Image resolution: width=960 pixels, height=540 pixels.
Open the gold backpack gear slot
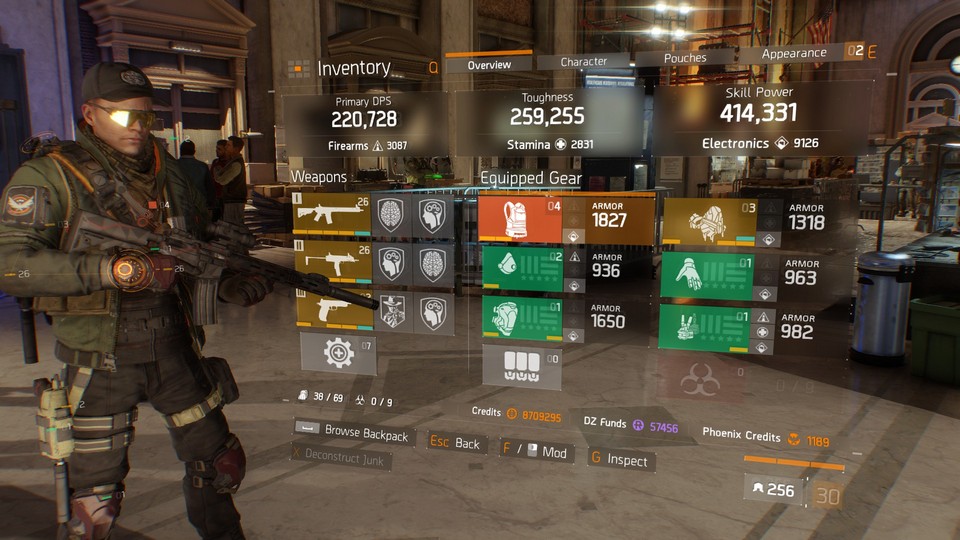tap(708, 222)
